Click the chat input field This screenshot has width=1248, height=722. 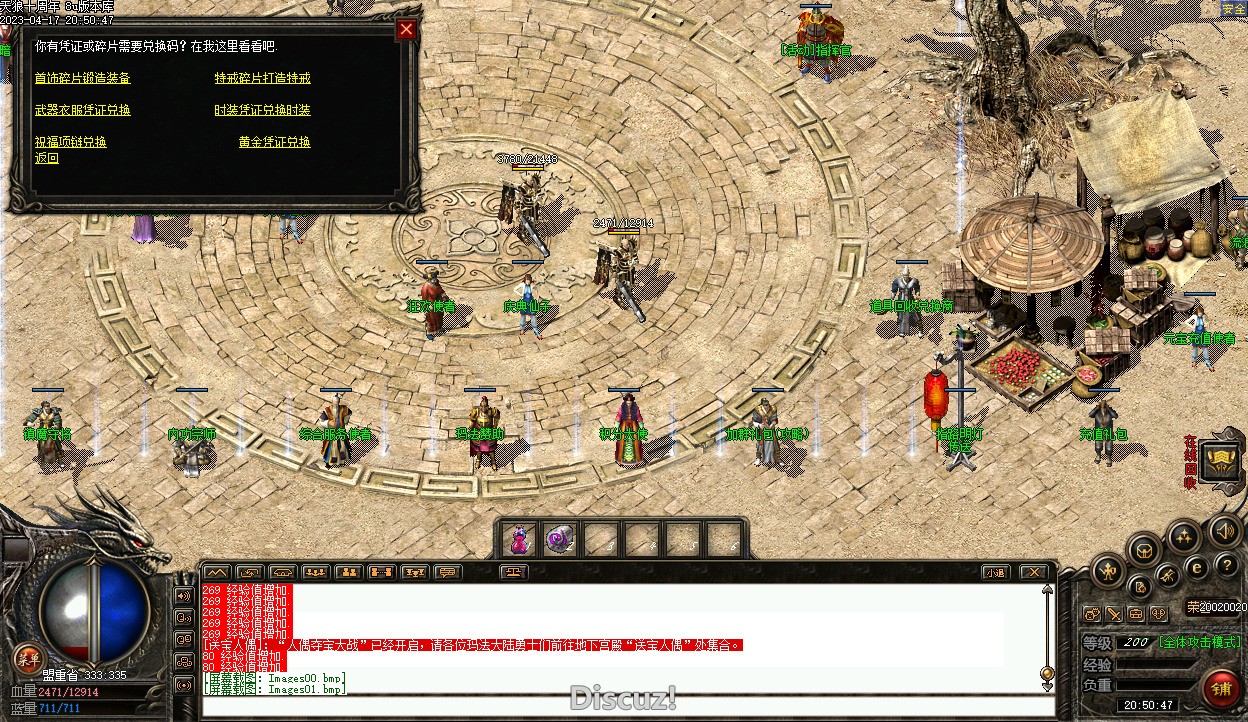click(x=620, y=706)
